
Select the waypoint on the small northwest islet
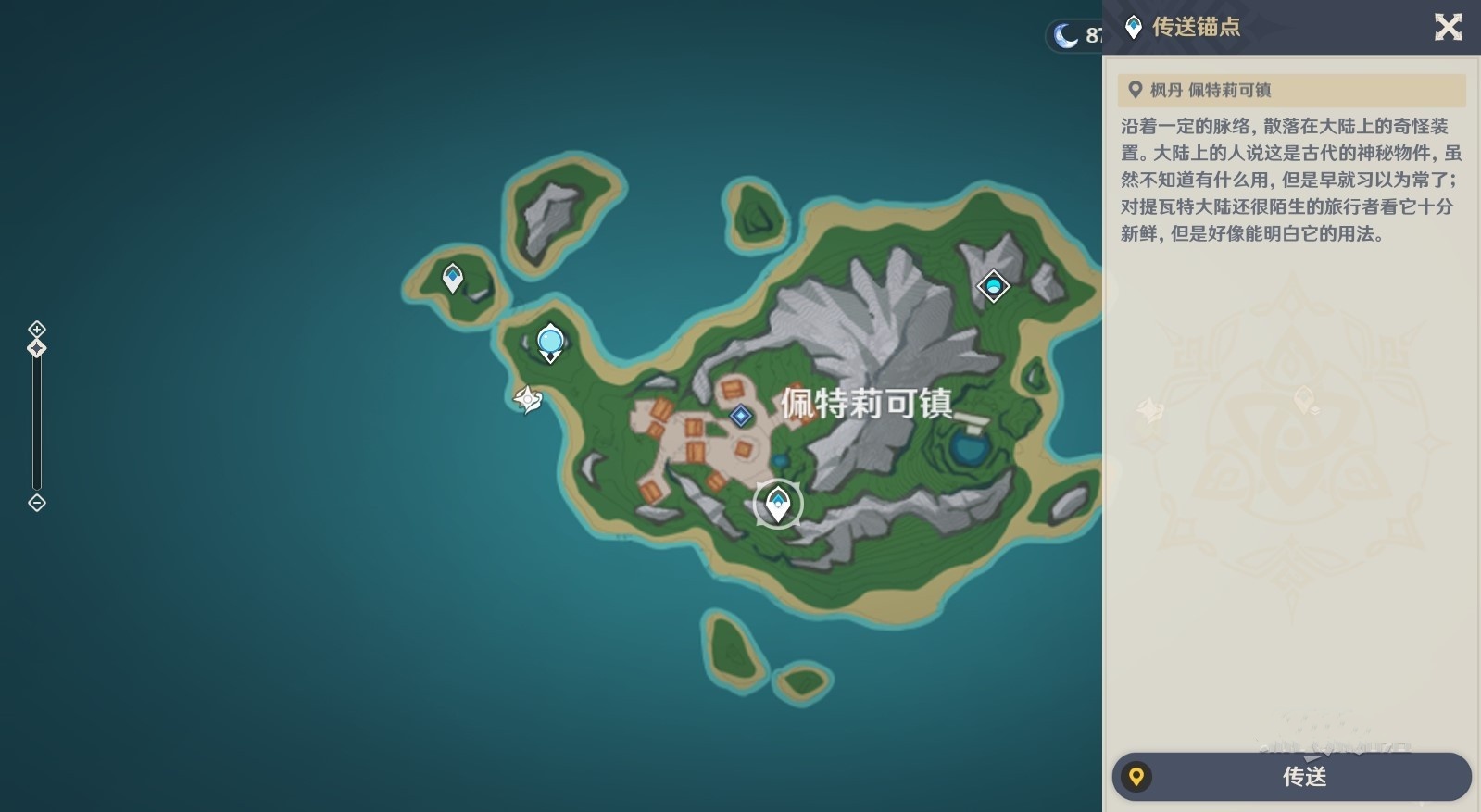coord(453,277)
